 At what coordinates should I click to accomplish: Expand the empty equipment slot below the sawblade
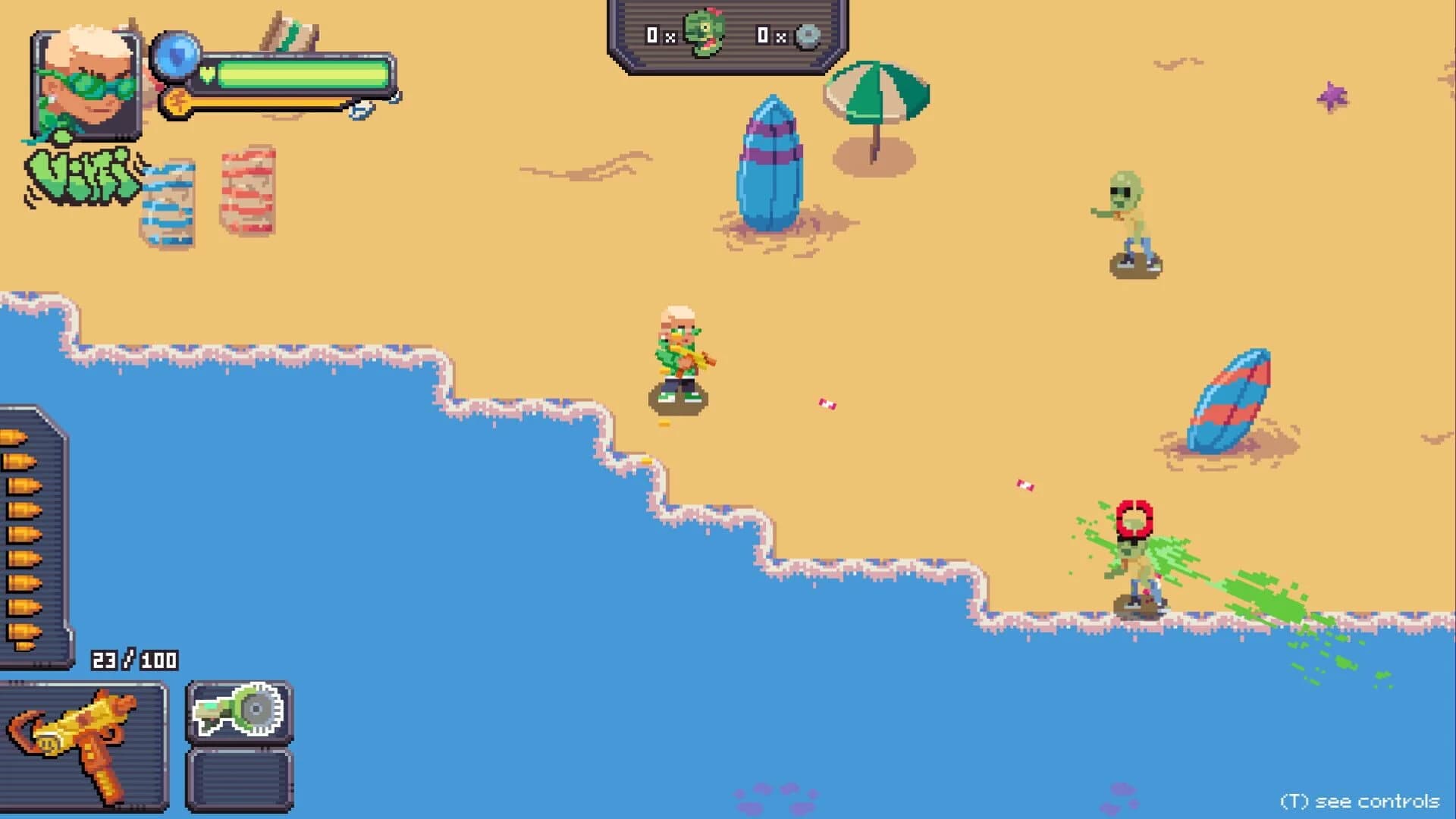(x=239, y=781)
